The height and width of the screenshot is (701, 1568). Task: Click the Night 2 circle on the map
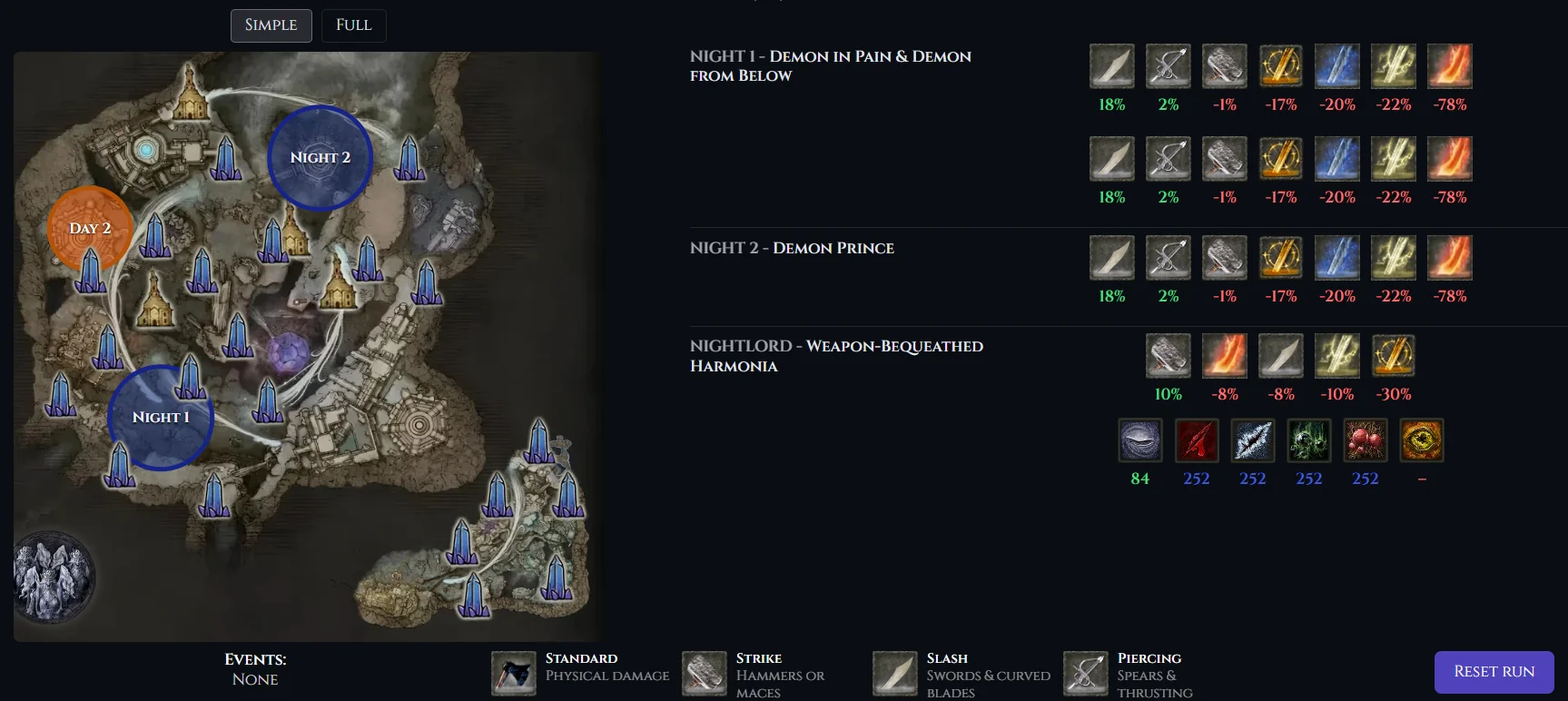coord(320,157)
